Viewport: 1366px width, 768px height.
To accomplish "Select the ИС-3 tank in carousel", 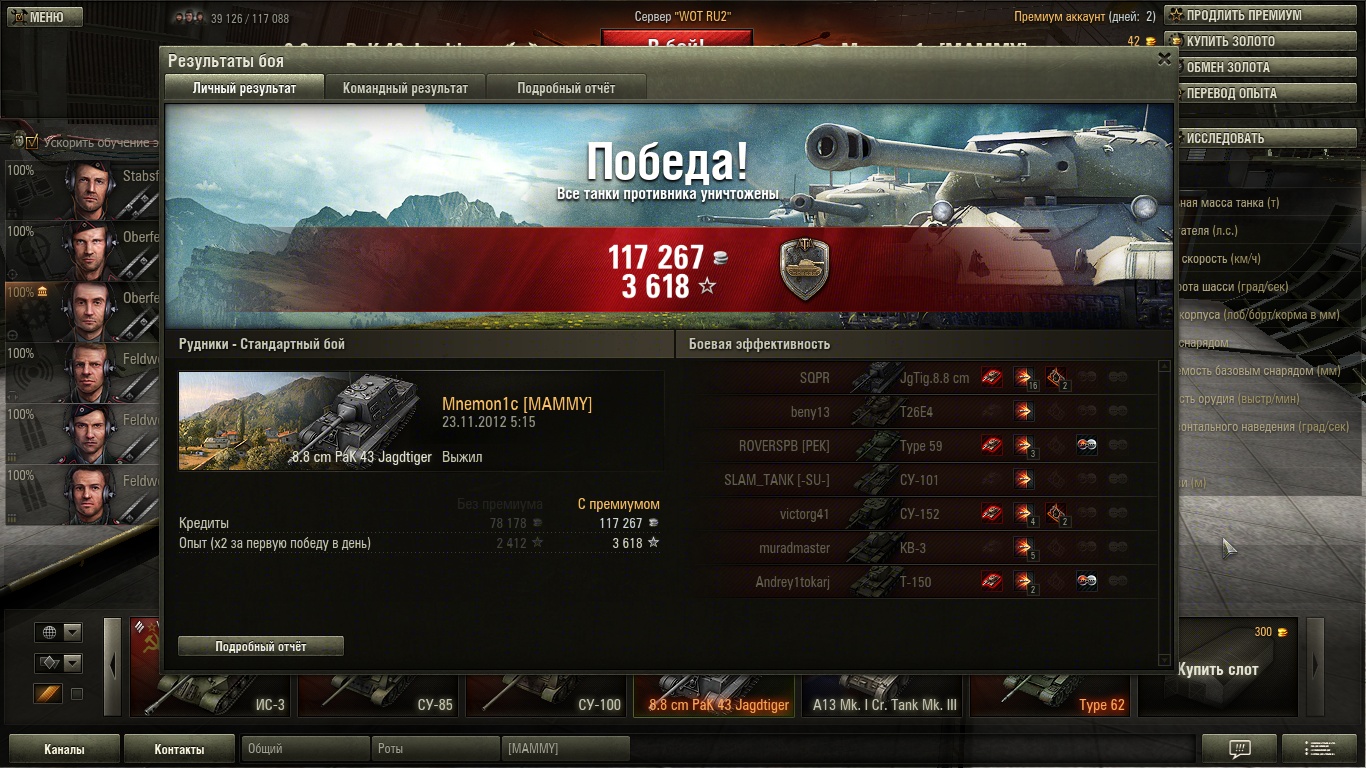I will [x=210, y=690].
